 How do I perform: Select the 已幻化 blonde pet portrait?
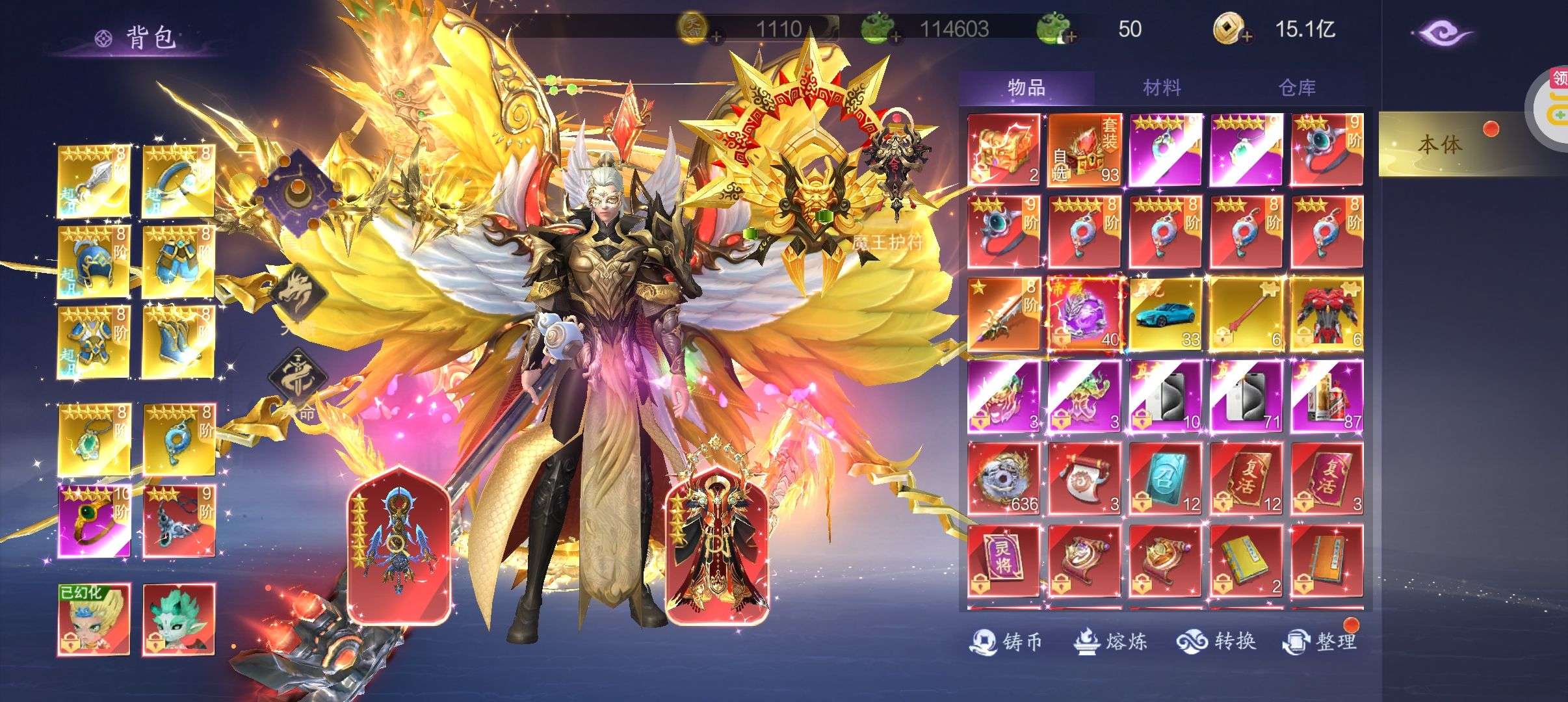94,619
